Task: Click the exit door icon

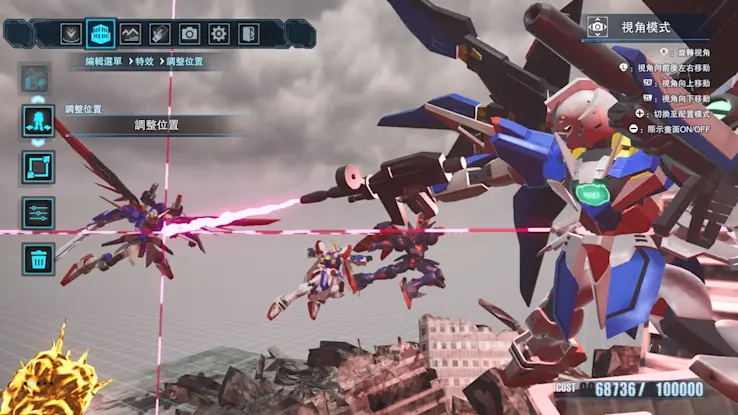Action: [248, 33]
